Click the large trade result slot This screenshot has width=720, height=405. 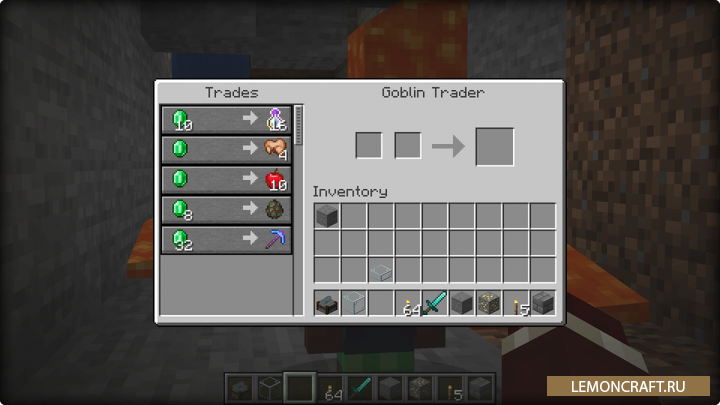(494, 146)
